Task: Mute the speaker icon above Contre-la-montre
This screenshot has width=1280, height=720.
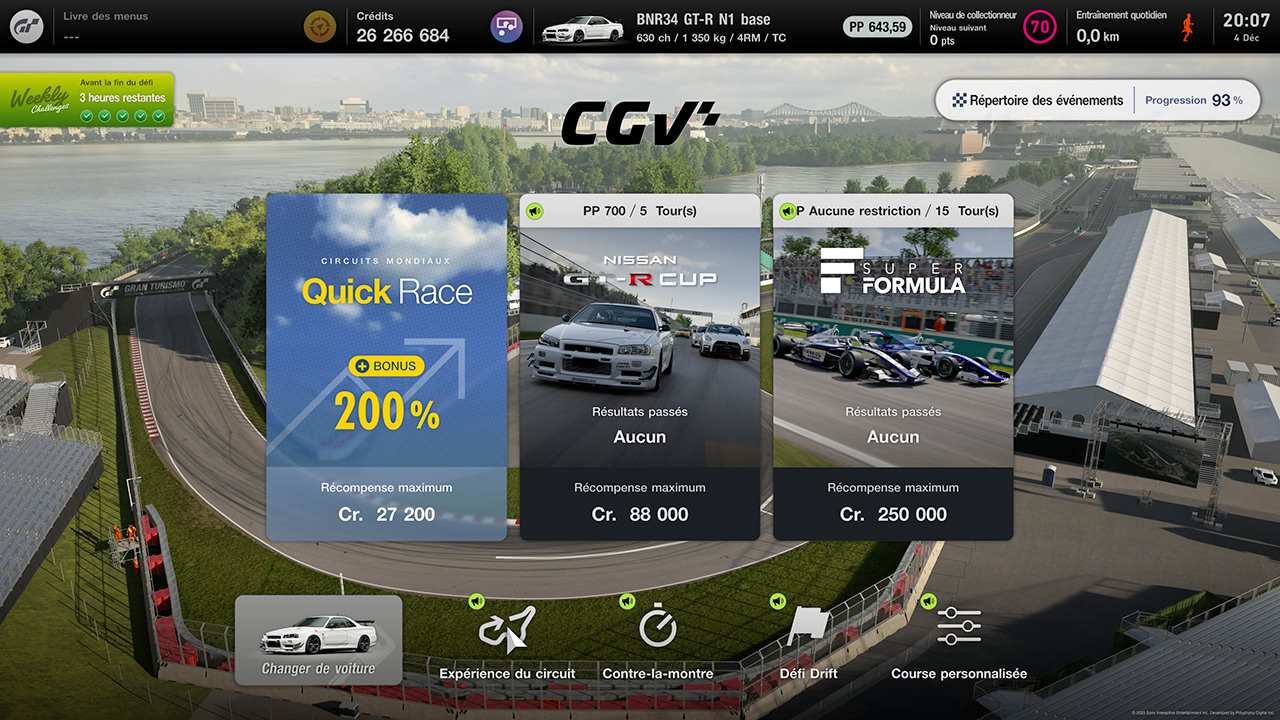Action: point(629,601)
